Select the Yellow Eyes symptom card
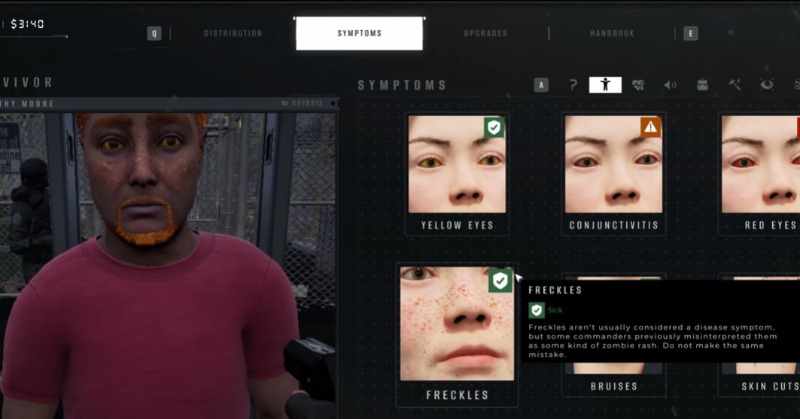Image resolution: width=800 pixels, height=419 pixels. [x=456, y=172]
